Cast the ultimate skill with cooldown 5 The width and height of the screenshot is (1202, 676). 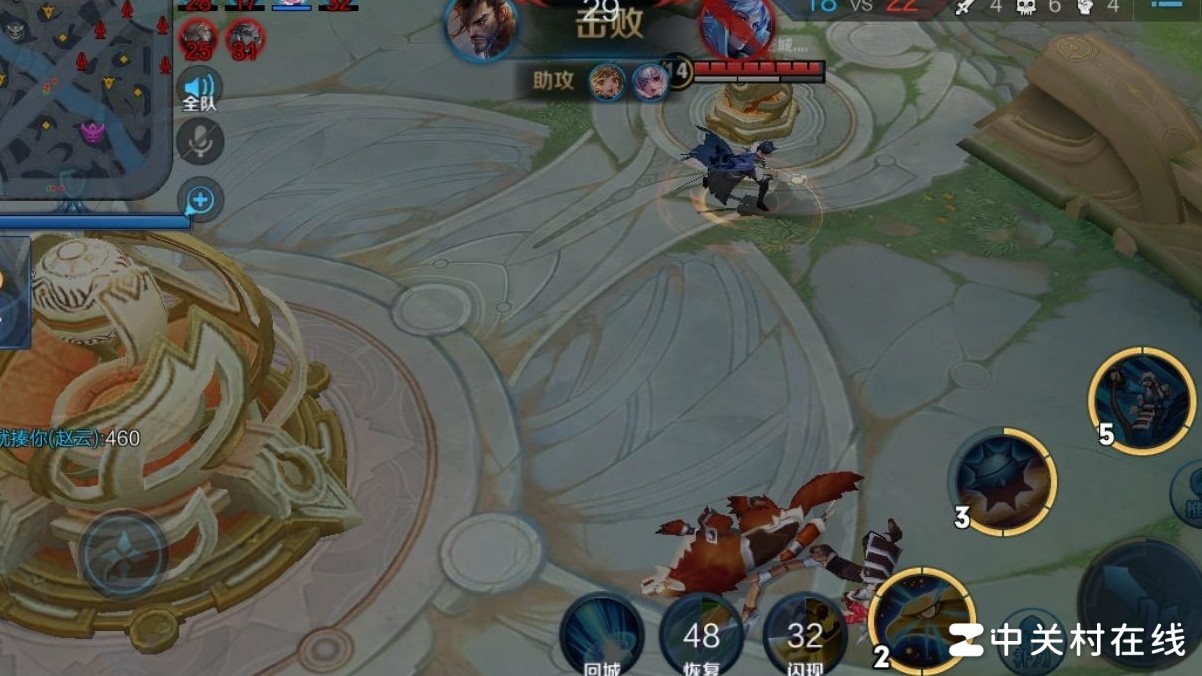[x=1141, y=400]
